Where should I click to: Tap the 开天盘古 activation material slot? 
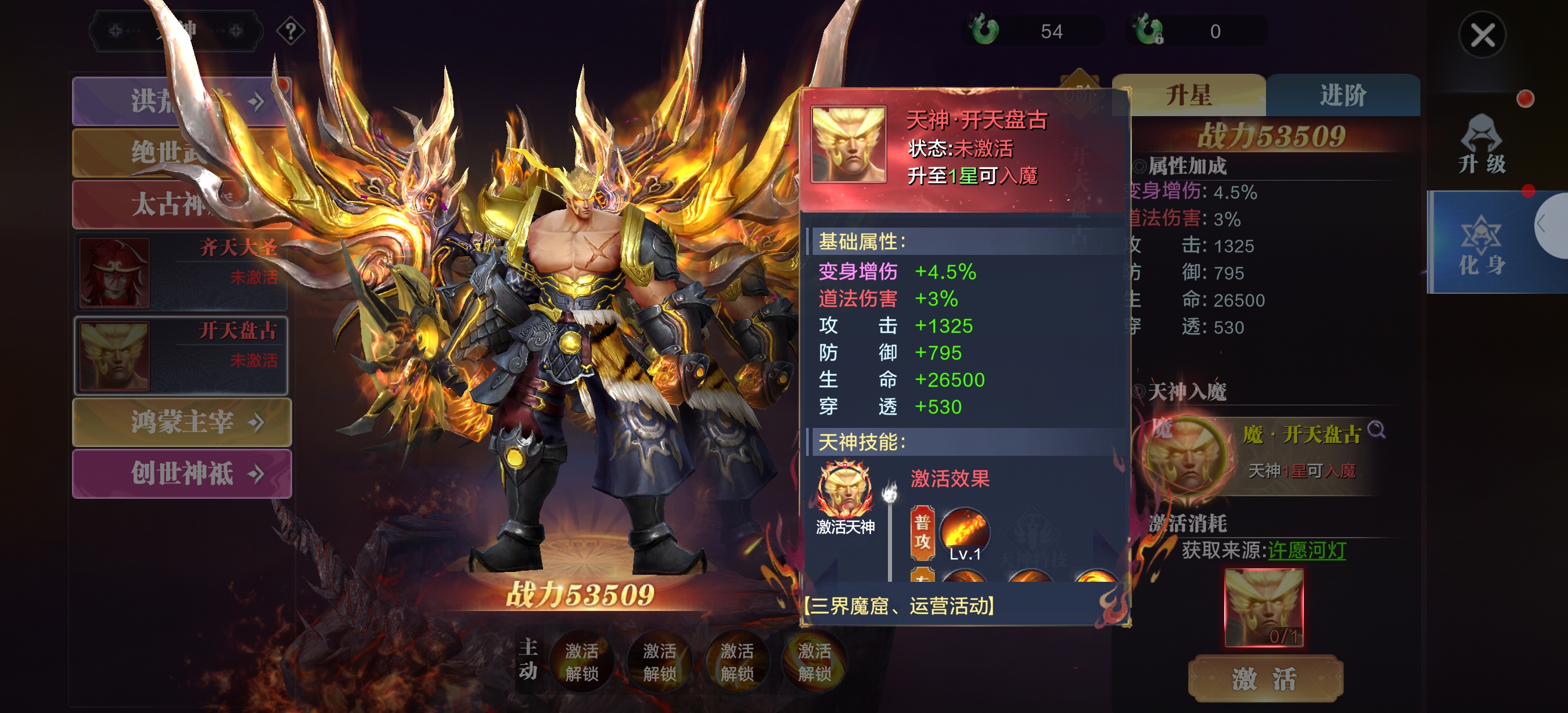[1264, 607]
